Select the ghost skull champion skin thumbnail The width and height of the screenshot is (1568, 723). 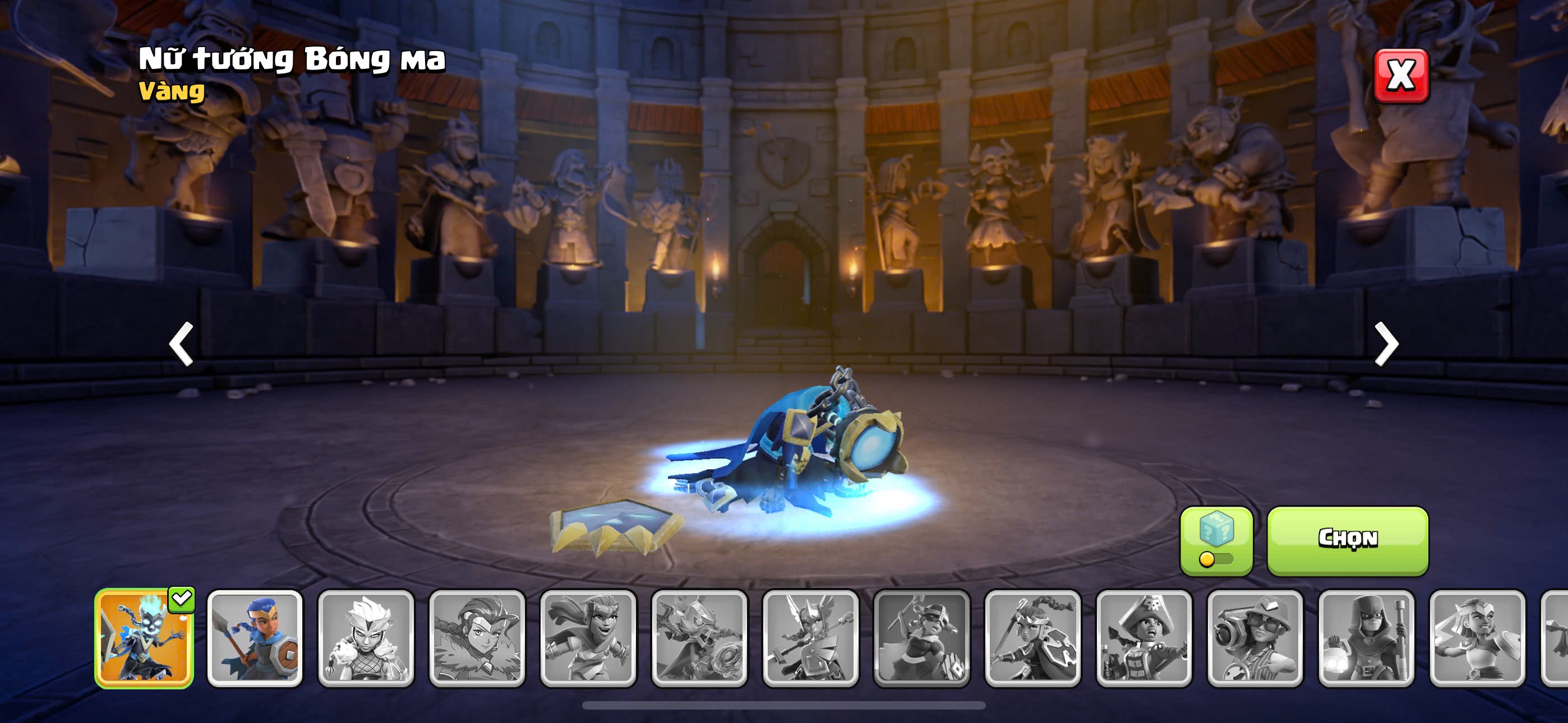coord(144,638)
